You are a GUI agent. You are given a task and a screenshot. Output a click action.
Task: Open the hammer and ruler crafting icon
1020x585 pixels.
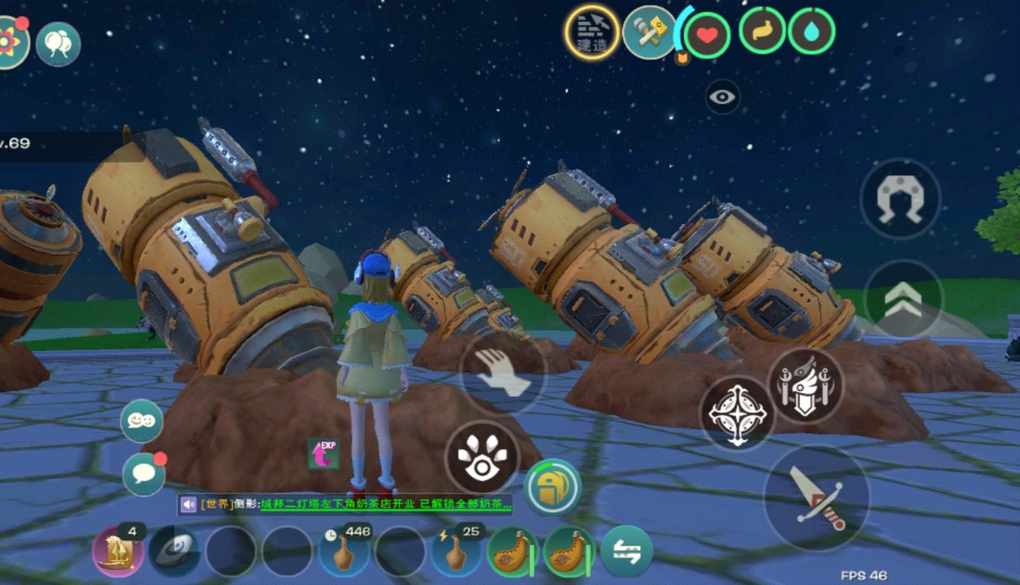(x=650, y=32)
